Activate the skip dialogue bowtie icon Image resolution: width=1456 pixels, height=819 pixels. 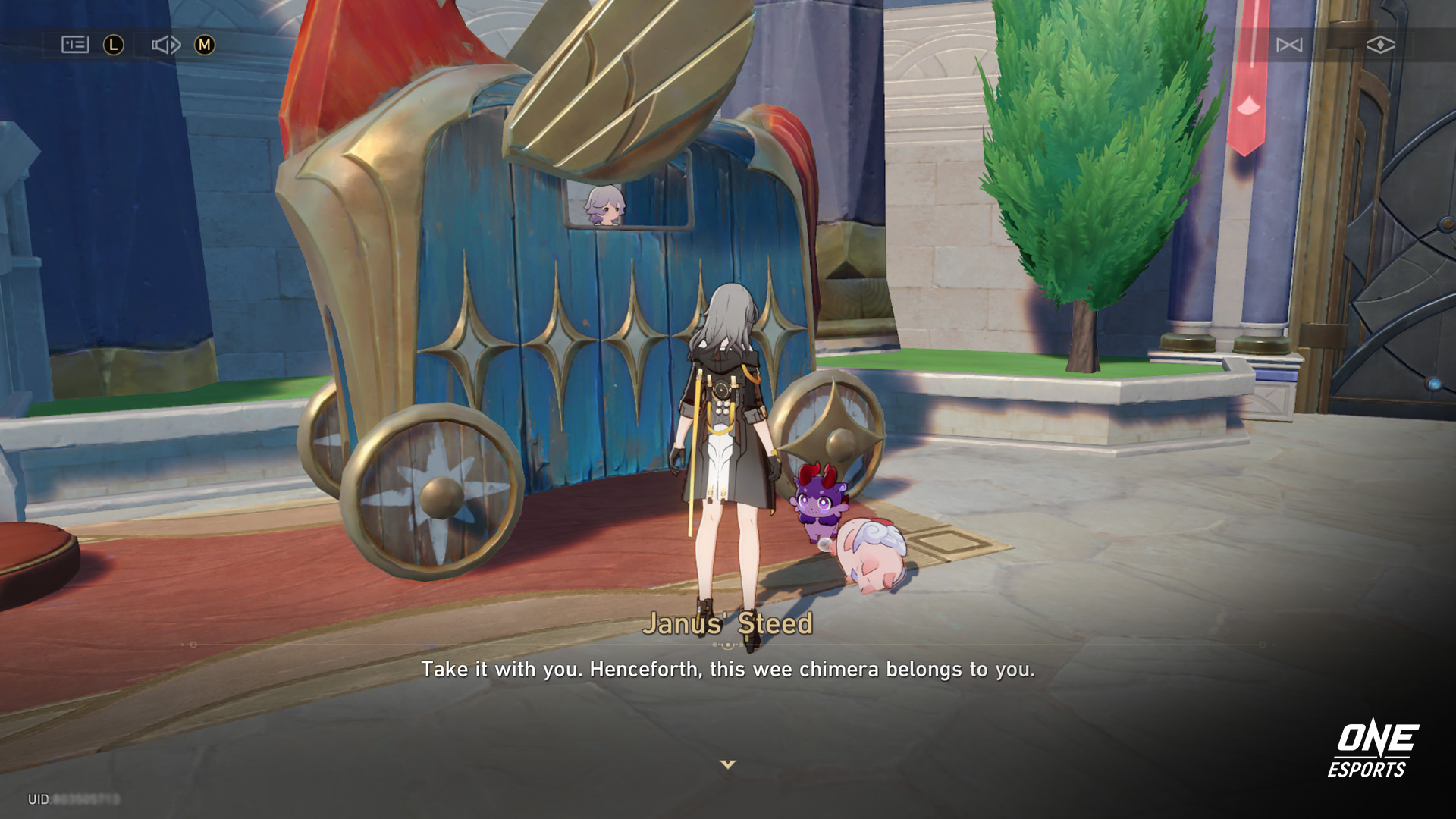(x=1289, y=45)
